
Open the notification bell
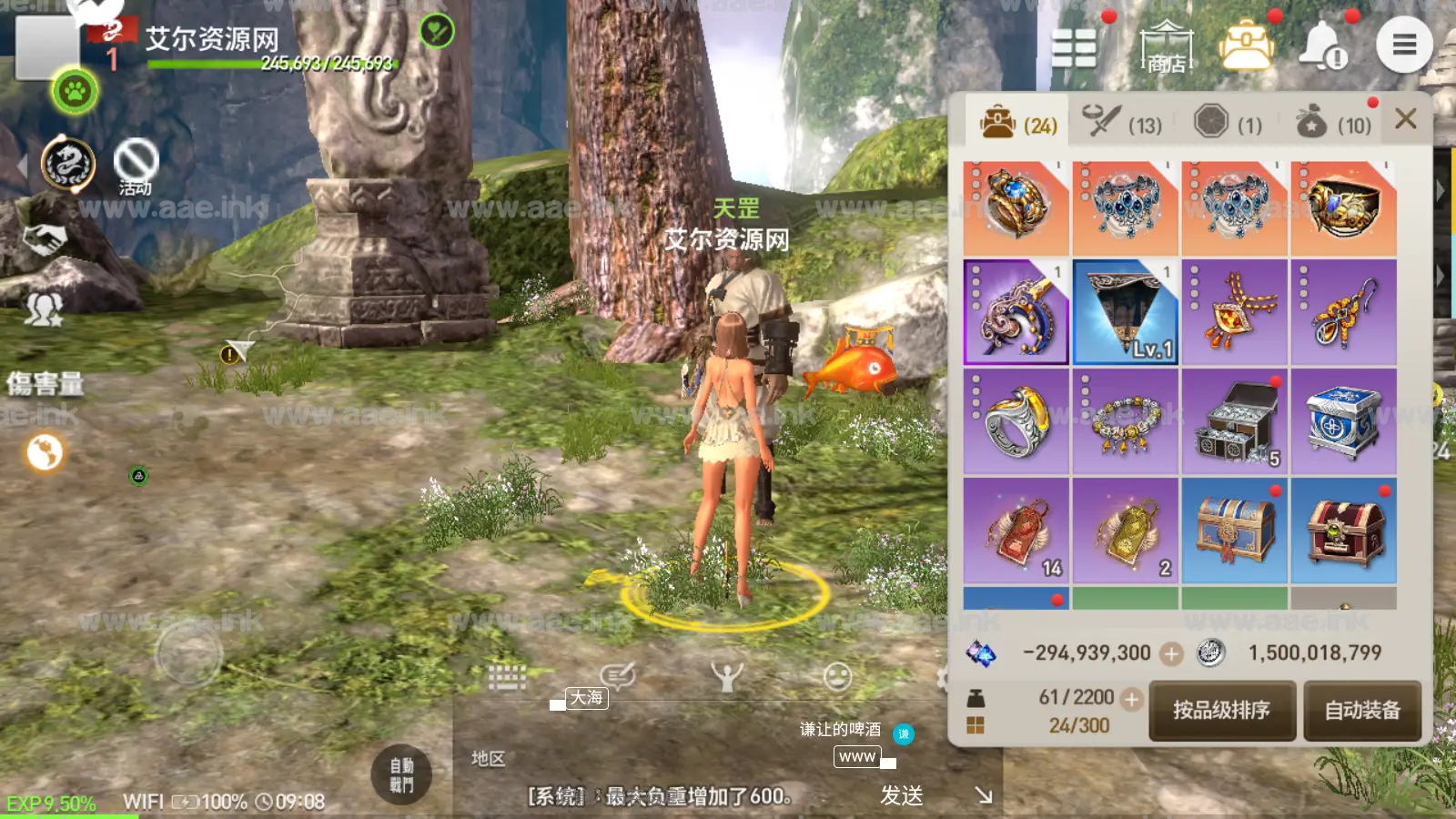click(1322, 45)
